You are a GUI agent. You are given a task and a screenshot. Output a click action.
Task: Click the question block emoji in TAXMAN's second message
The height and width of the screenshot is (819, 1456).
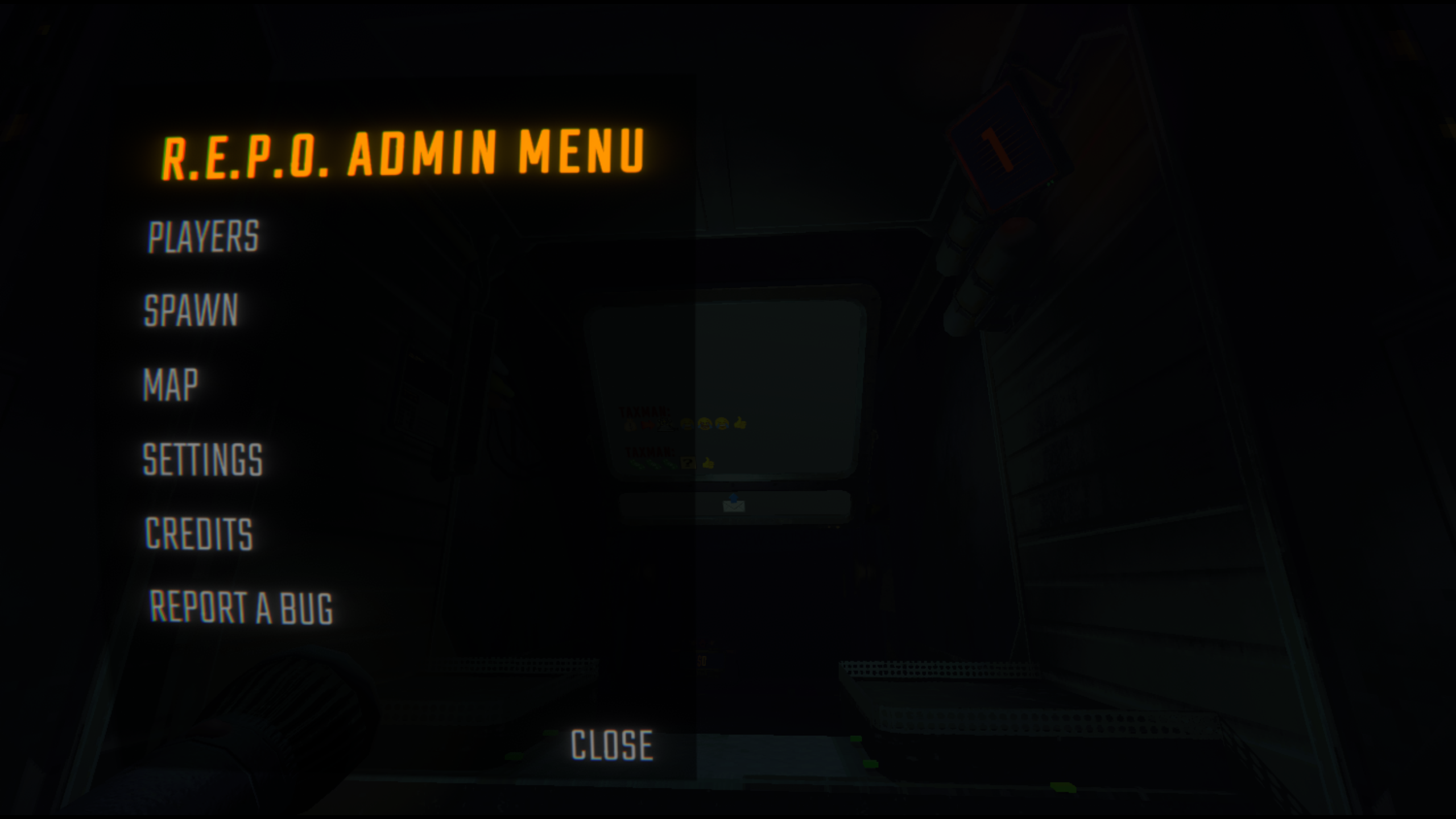click(688, 462)
